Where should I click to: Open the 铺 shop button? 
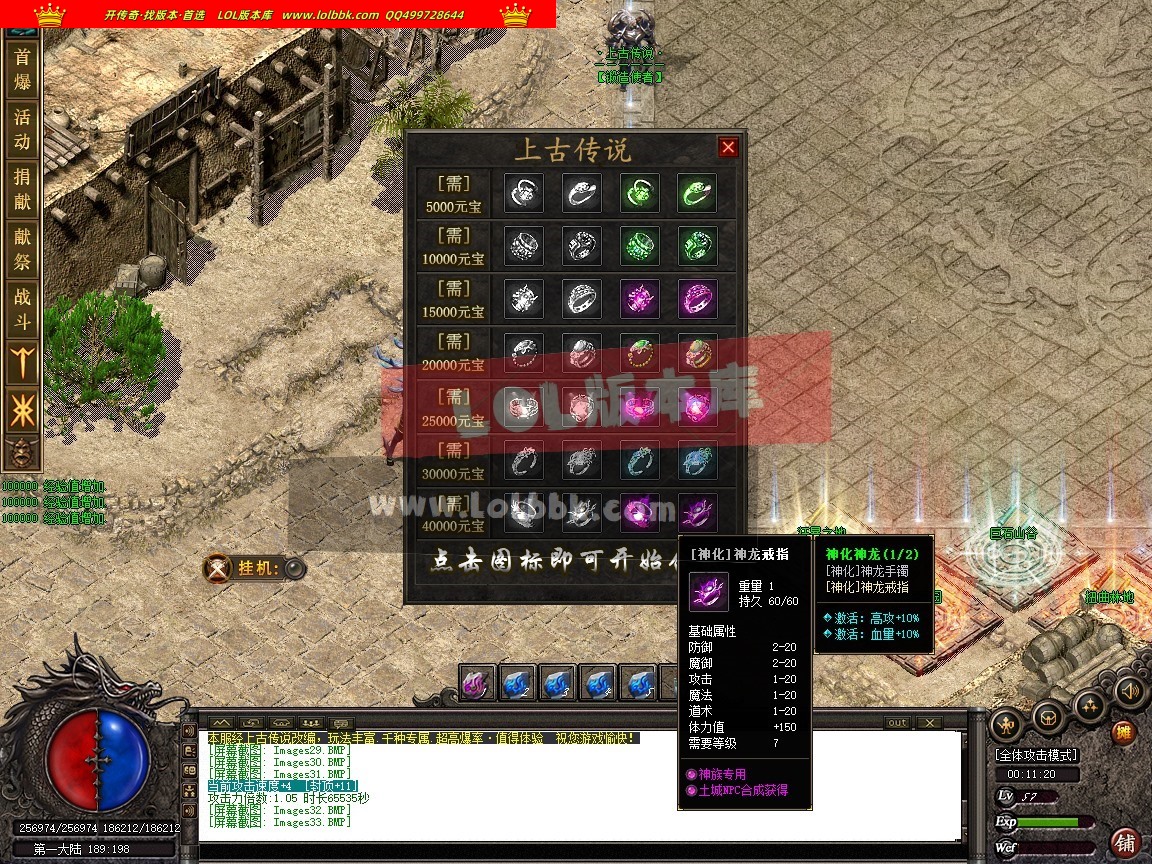point(1125,841)
